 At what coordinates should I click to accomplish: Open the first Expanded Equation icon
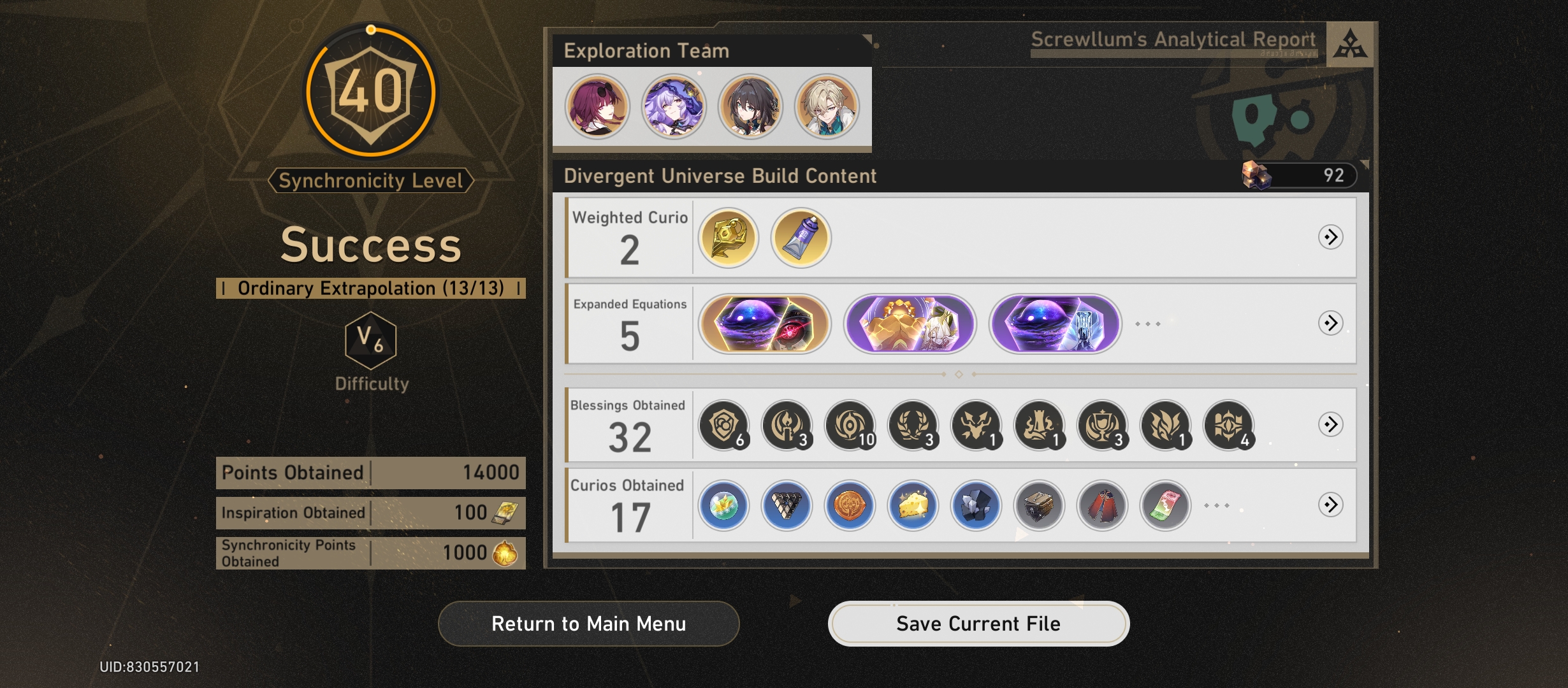(764, 325)
